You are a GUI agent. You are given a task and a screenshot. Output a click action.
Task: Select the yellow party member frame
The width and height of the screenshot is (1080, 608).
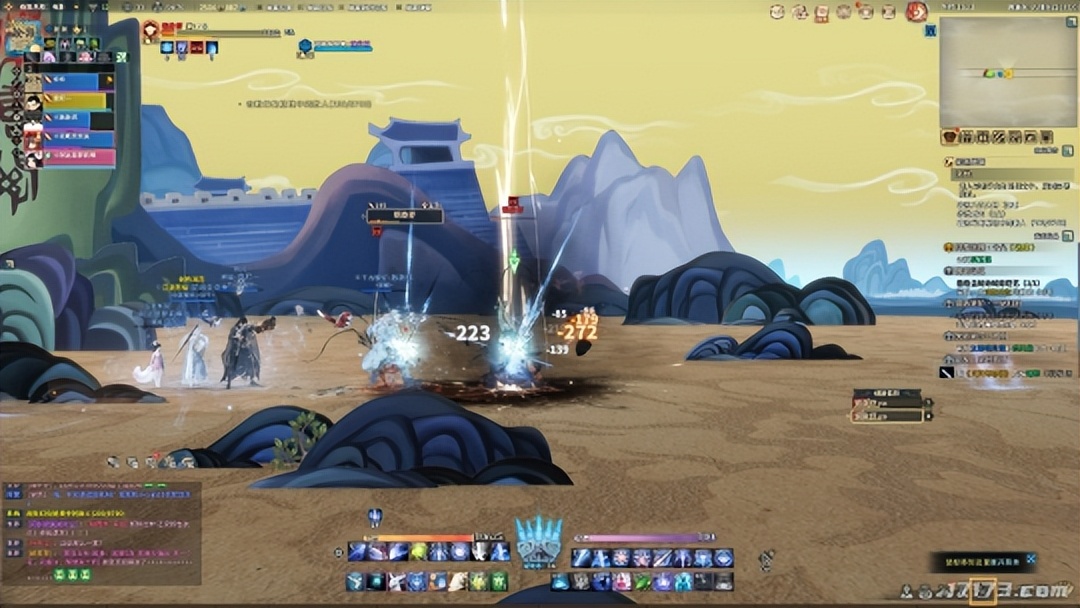click(70, 101)
